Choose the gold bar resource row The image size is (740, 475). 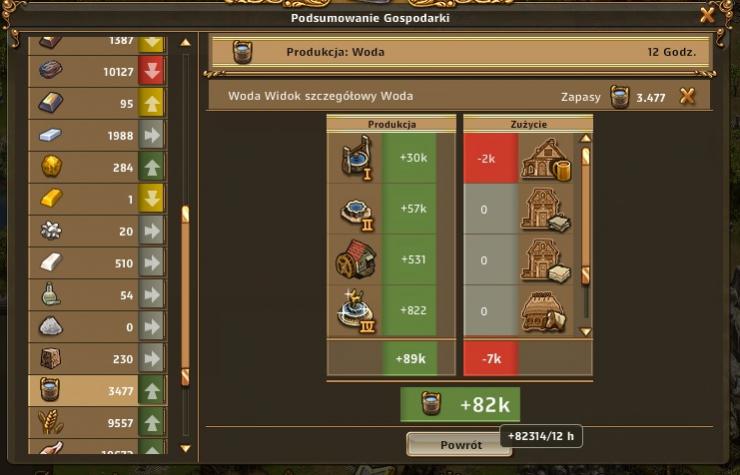pos(97,199)
